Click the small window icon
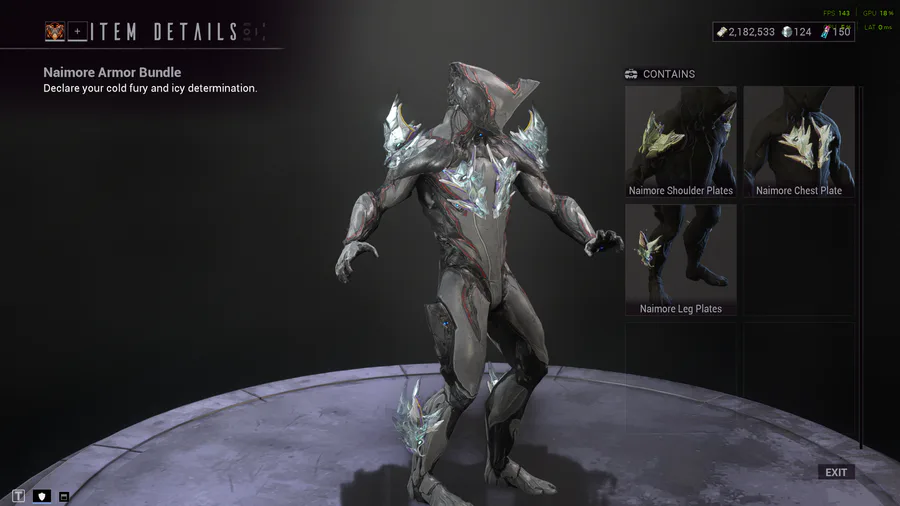The height and width of the screenshot is (506, 900). 64,496
